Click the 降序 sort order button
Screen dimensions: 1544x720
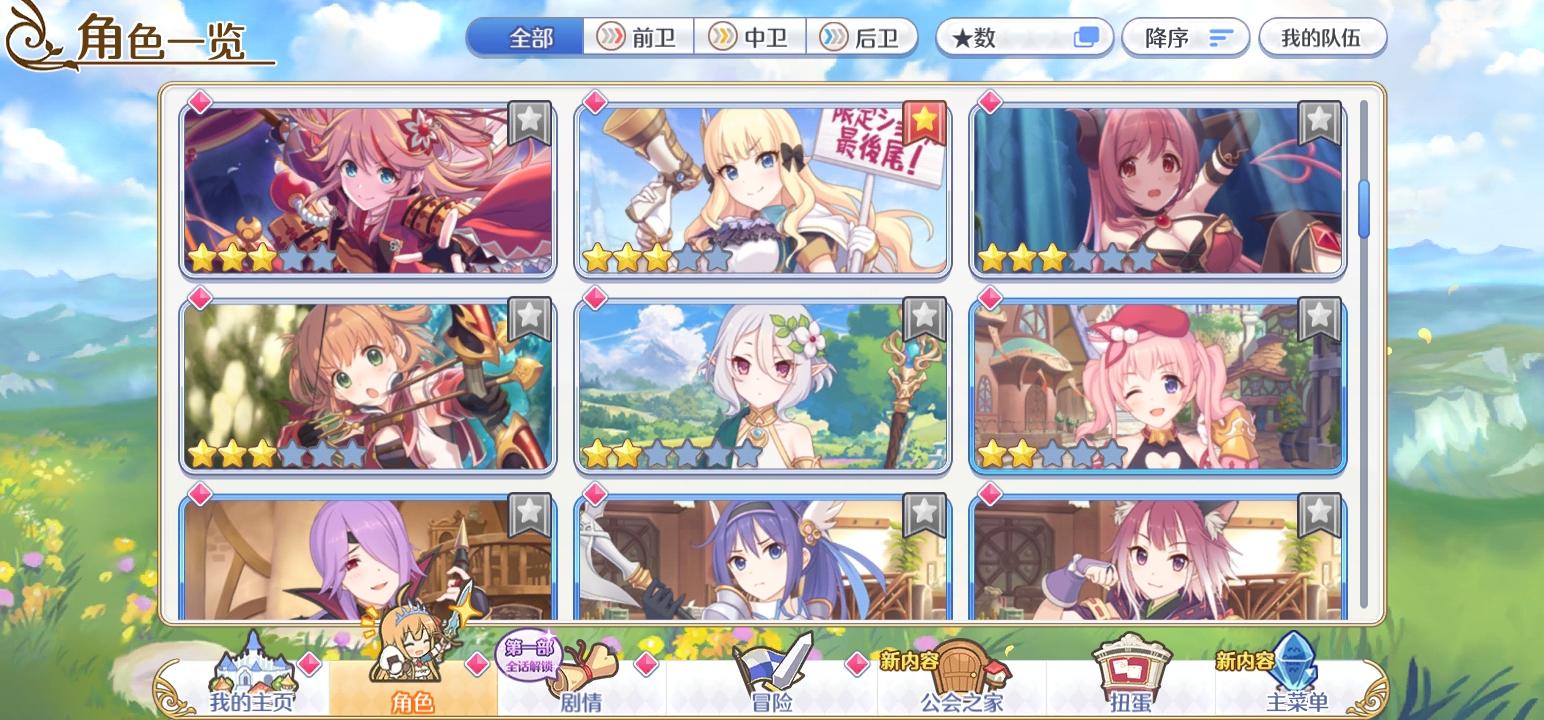point(1185,37)
